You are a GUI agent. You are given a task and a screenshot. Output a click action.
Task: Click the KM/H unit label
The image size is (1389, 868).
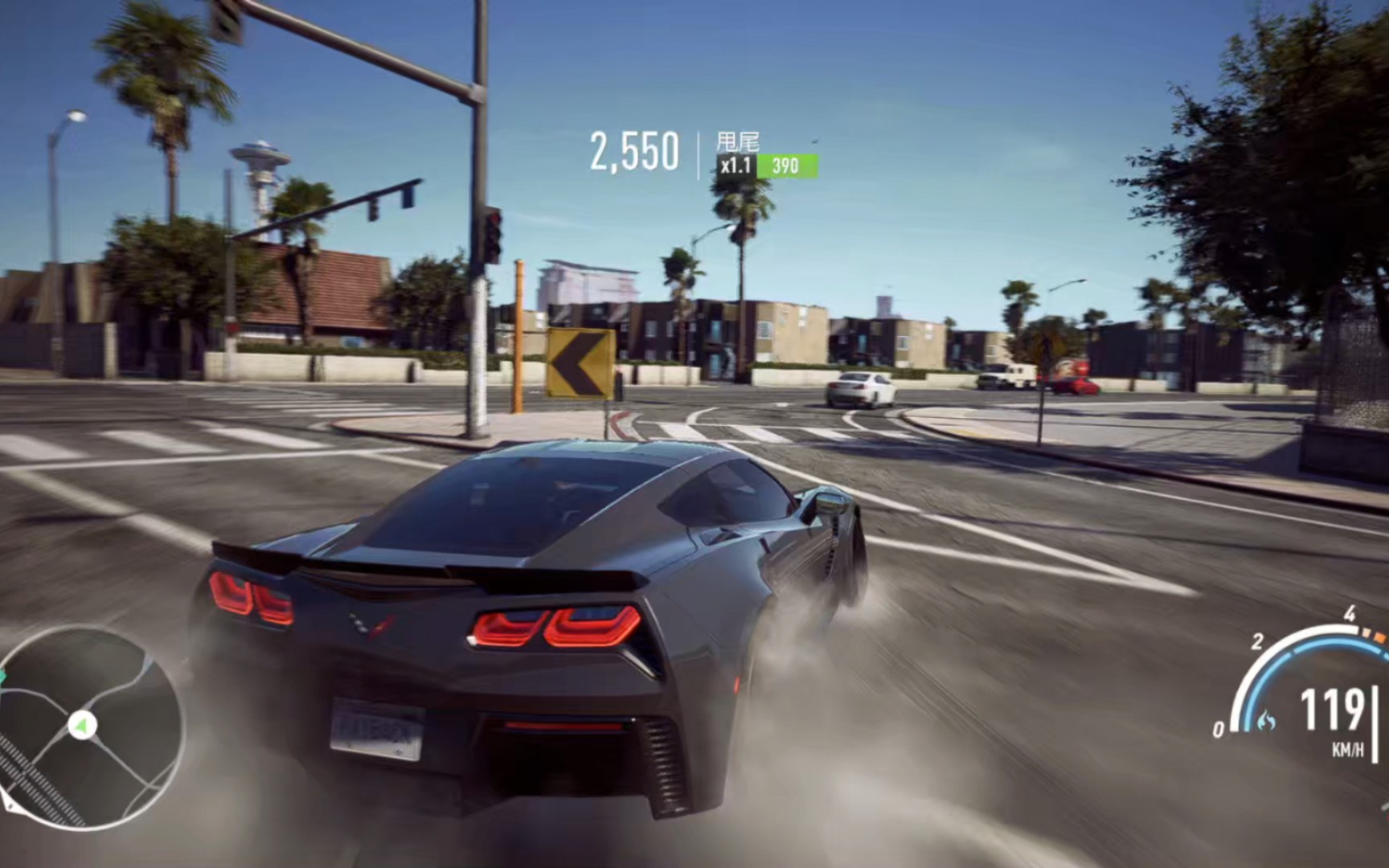1350,747
